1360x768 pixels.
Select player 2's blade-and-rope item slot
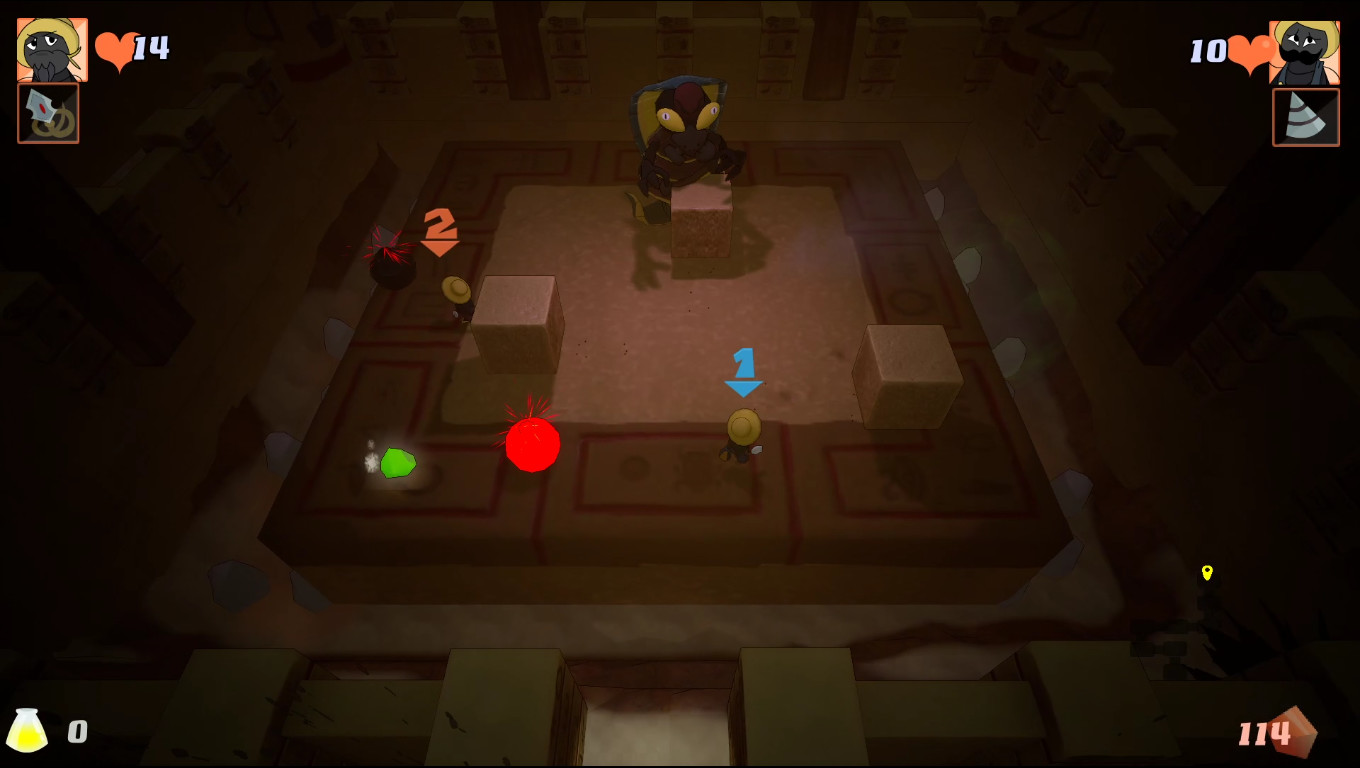click(x=48, y=116)
